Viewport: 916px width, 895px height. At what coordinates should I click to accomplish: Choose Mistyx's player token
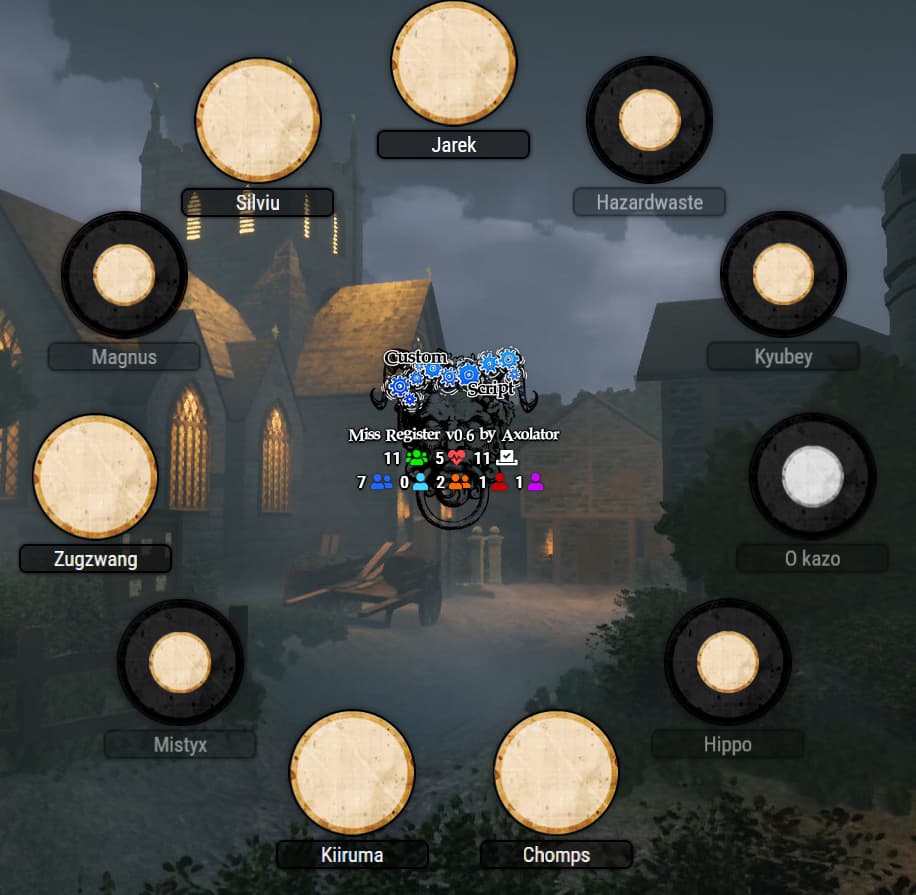tap(180, 662)
